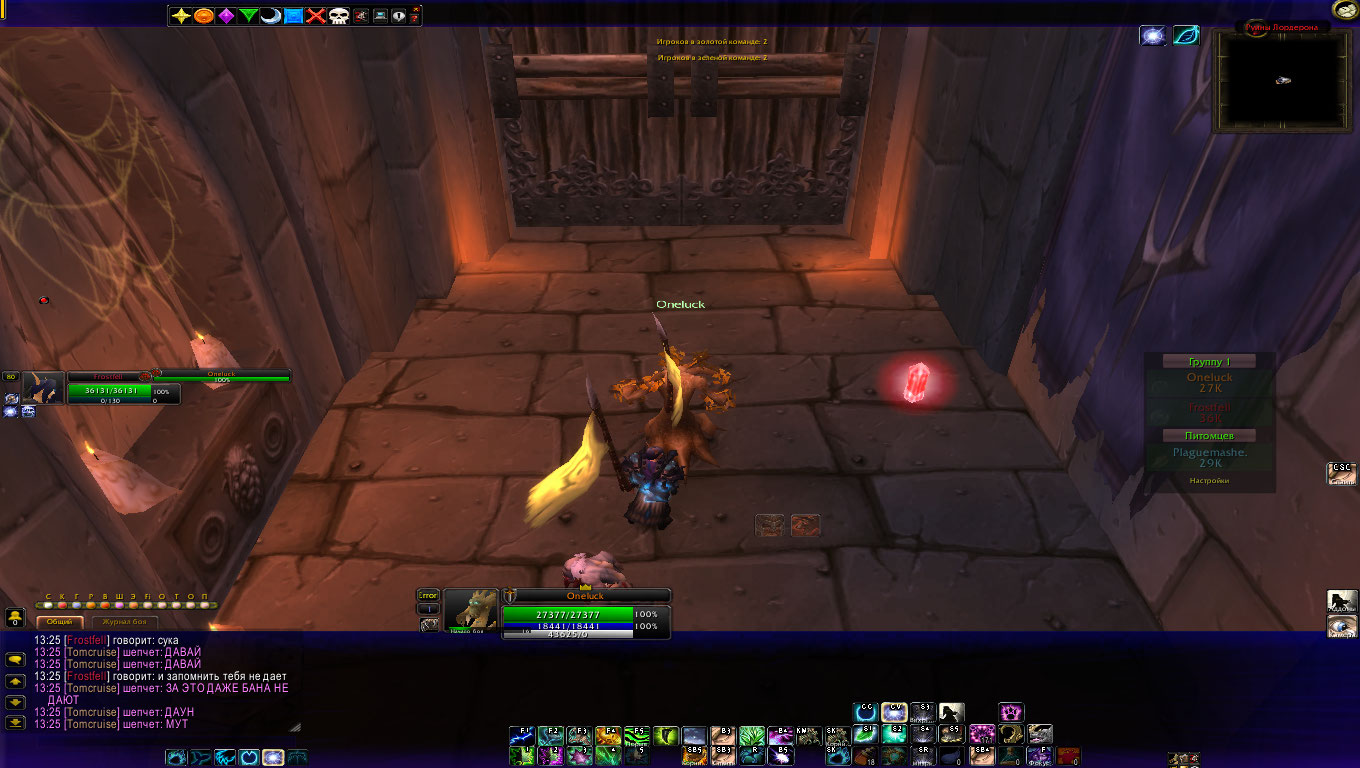
Task: Select the blue square raid marker
Action: [293, 16]
